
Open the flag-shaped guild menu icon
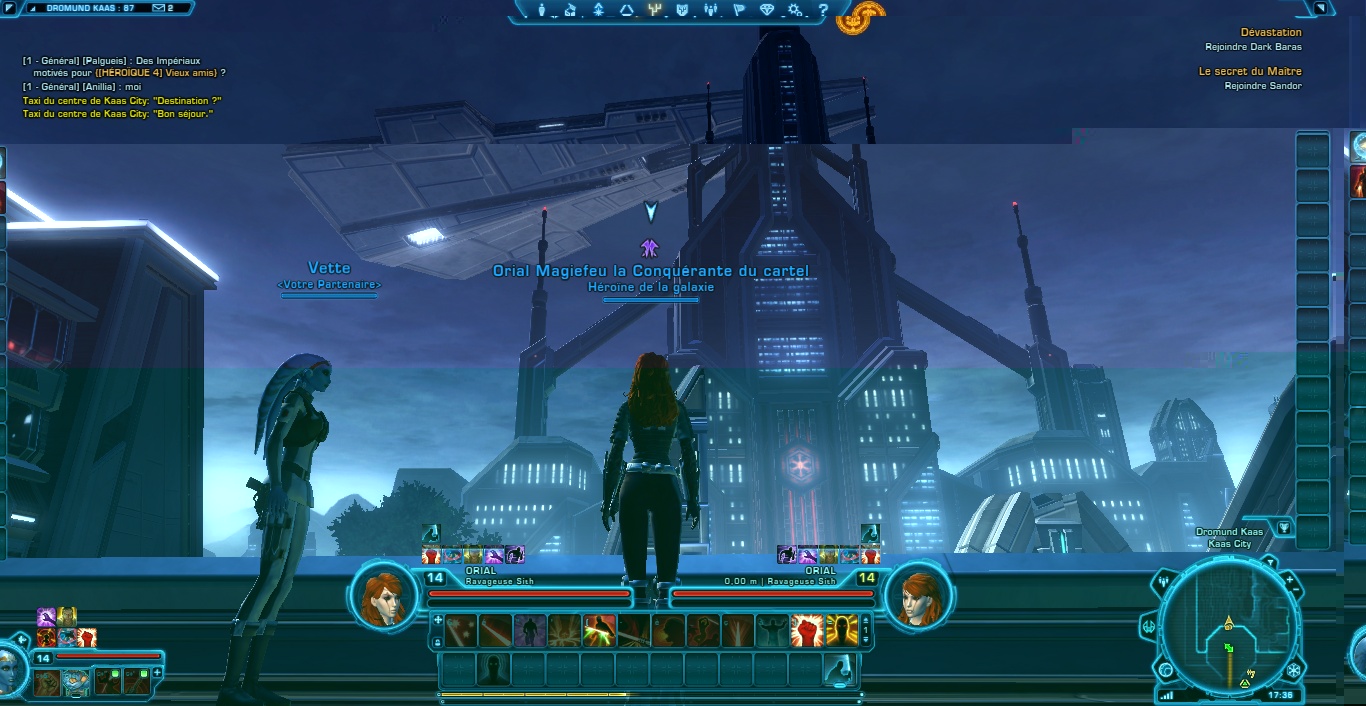pyautogui.click(x=739, y=10)
